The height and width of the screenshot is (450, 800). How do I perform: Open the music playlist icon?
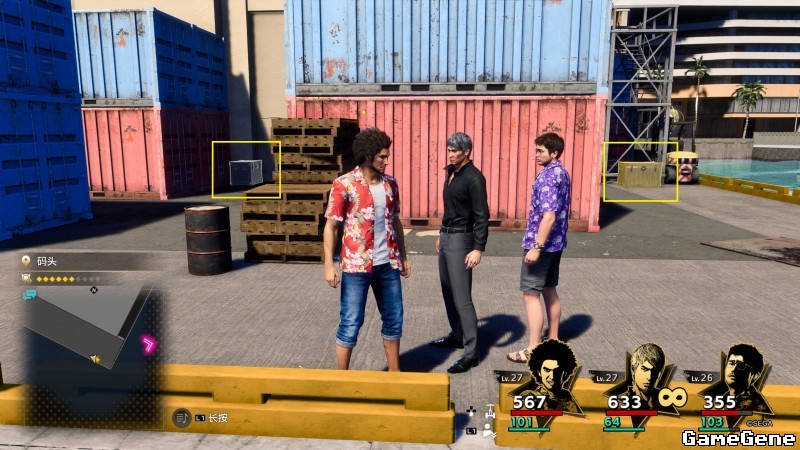pos(181,417)
